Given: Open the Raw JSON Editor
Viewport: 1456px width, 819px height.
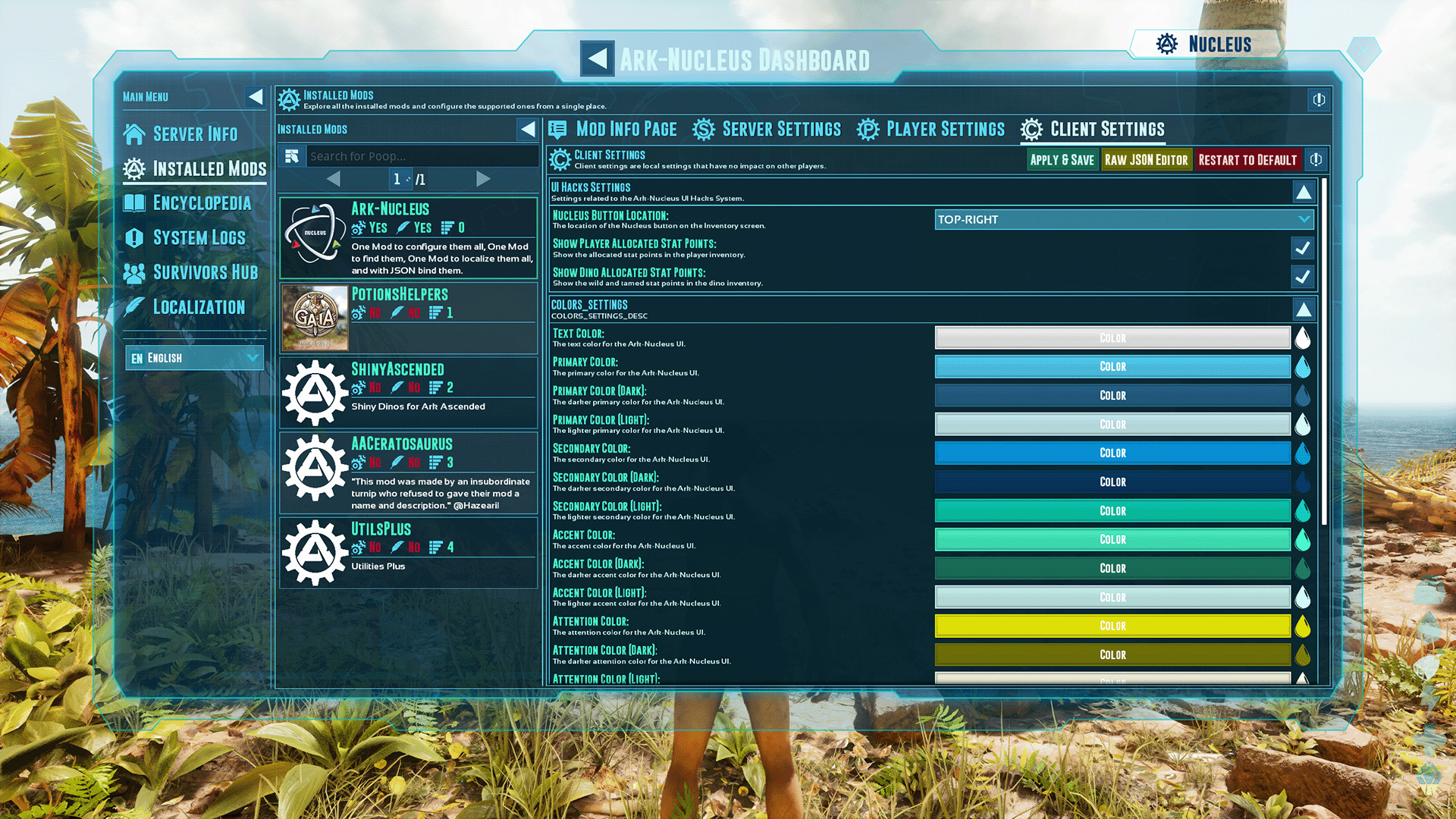Looking at the screenshot, I should point(1147,160).
